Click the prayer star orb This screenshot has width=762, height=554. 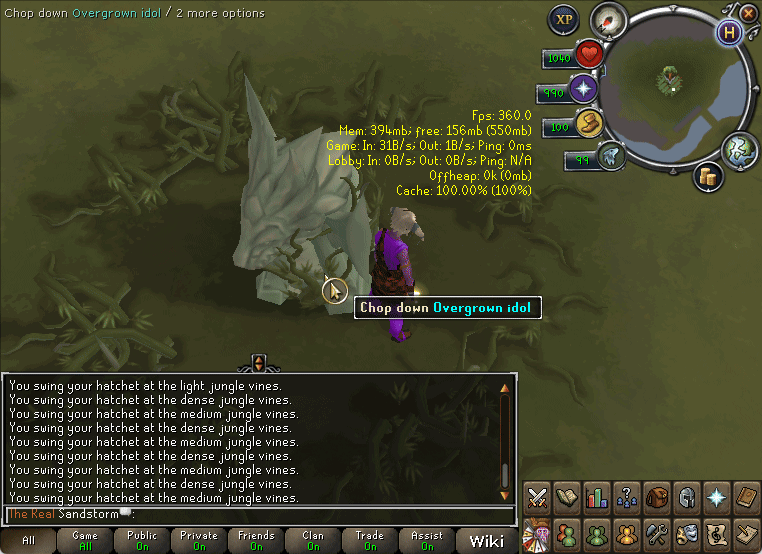[x=583, y=90]
